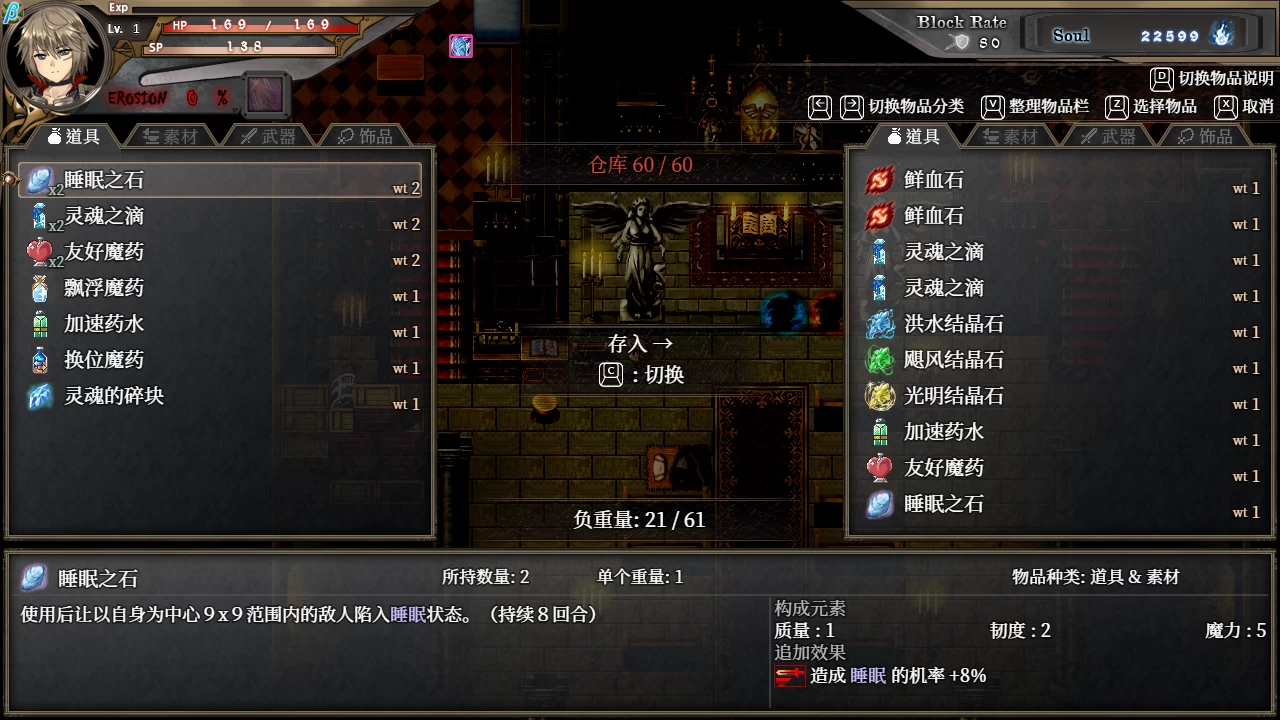Click right arrow to switch item category
1280x720 pixels.
[852, 106]
